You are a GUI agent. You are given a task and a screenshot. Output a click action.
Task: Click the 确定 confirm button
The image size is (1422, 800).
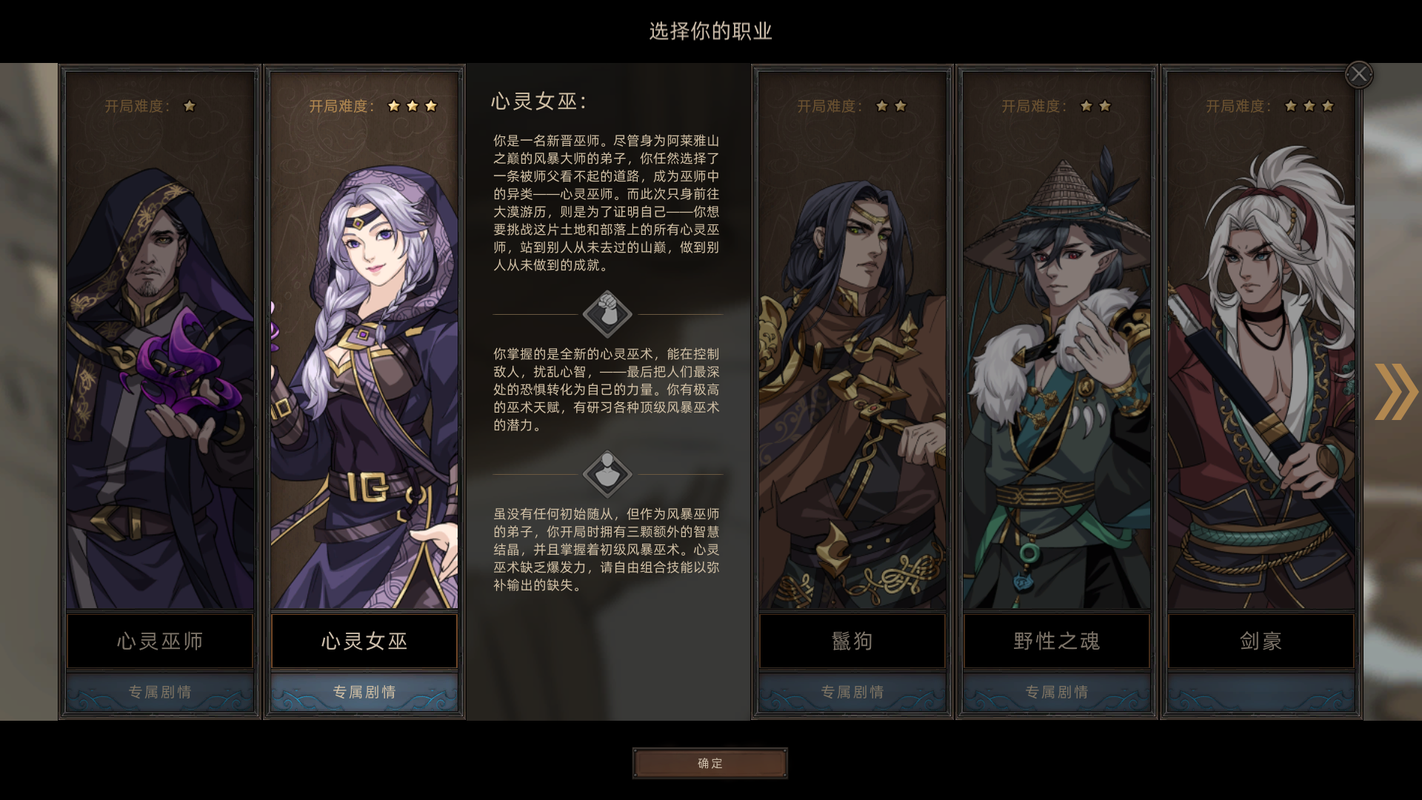[710, 763]
